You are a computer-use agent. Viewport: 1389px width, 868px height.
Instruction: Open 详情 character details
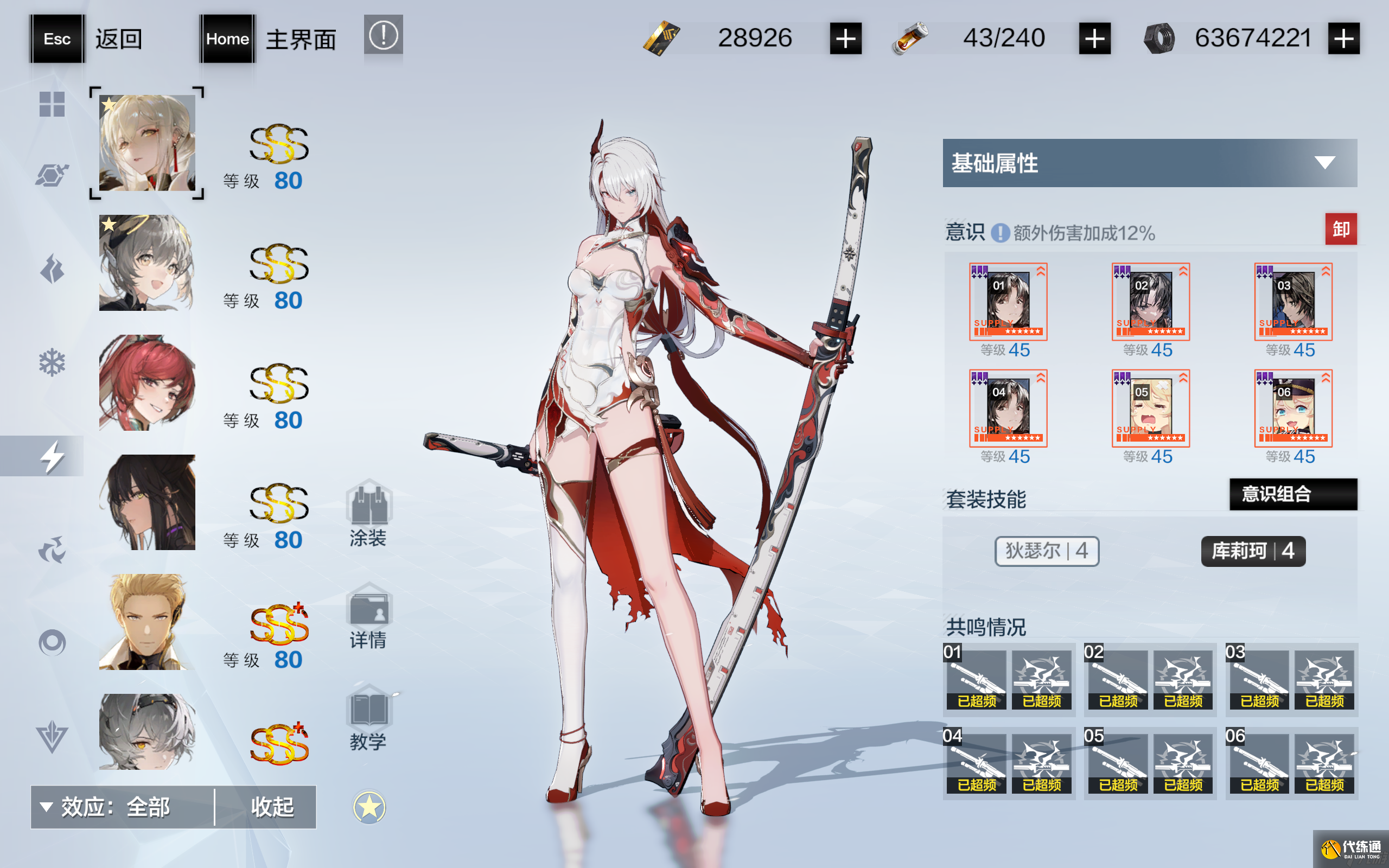coord(368,615)
